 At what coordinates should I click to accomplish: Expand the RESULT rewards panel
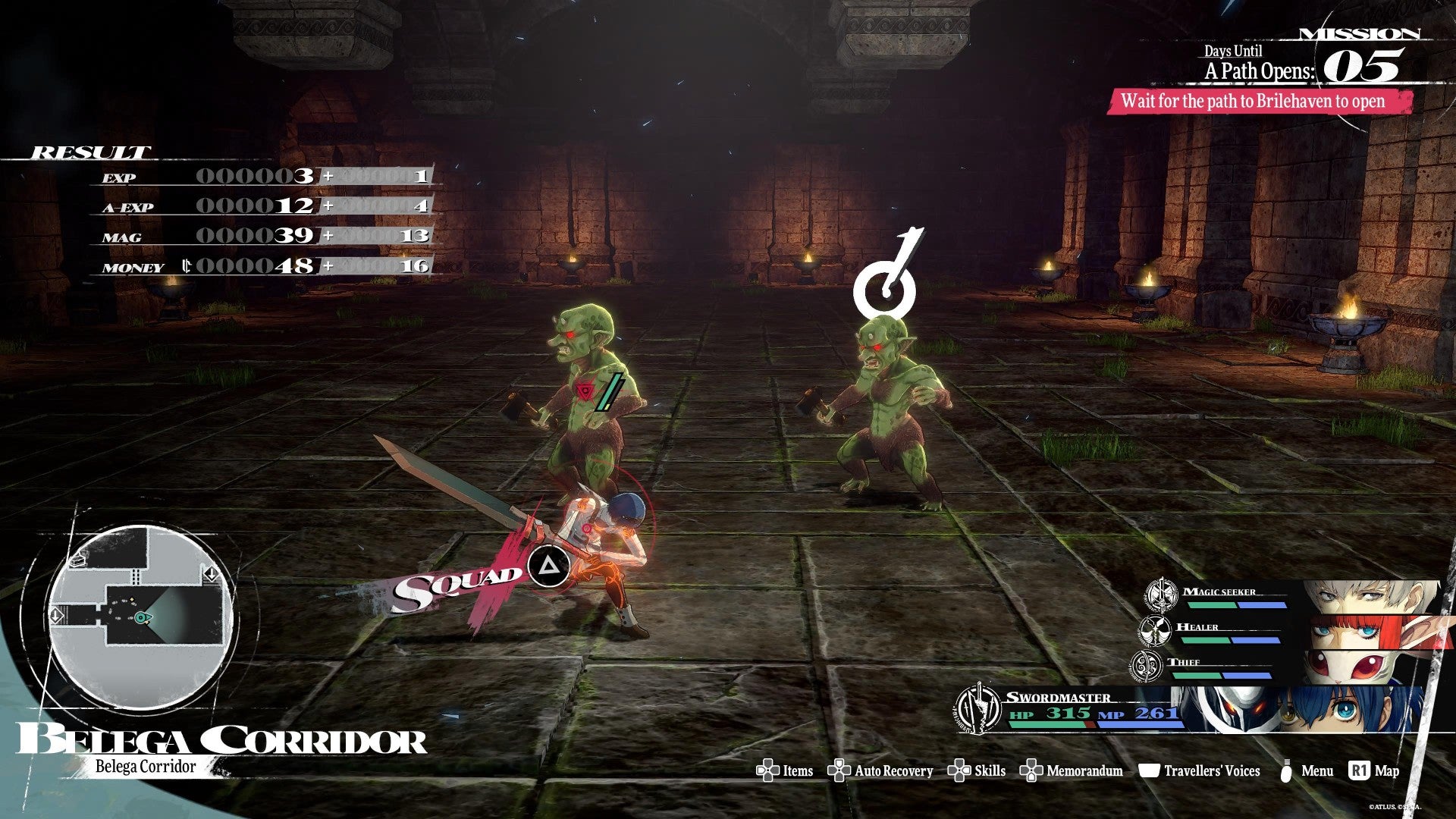pos(87,152)
